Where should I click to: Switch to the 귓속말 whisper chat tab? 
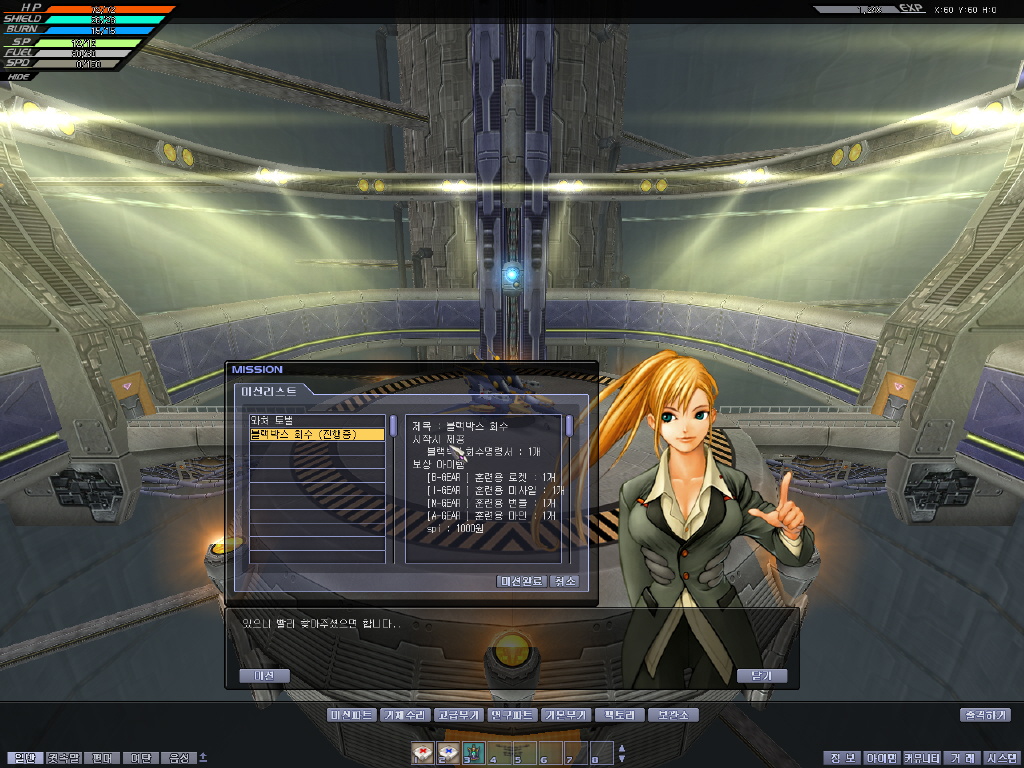[63, 758]
